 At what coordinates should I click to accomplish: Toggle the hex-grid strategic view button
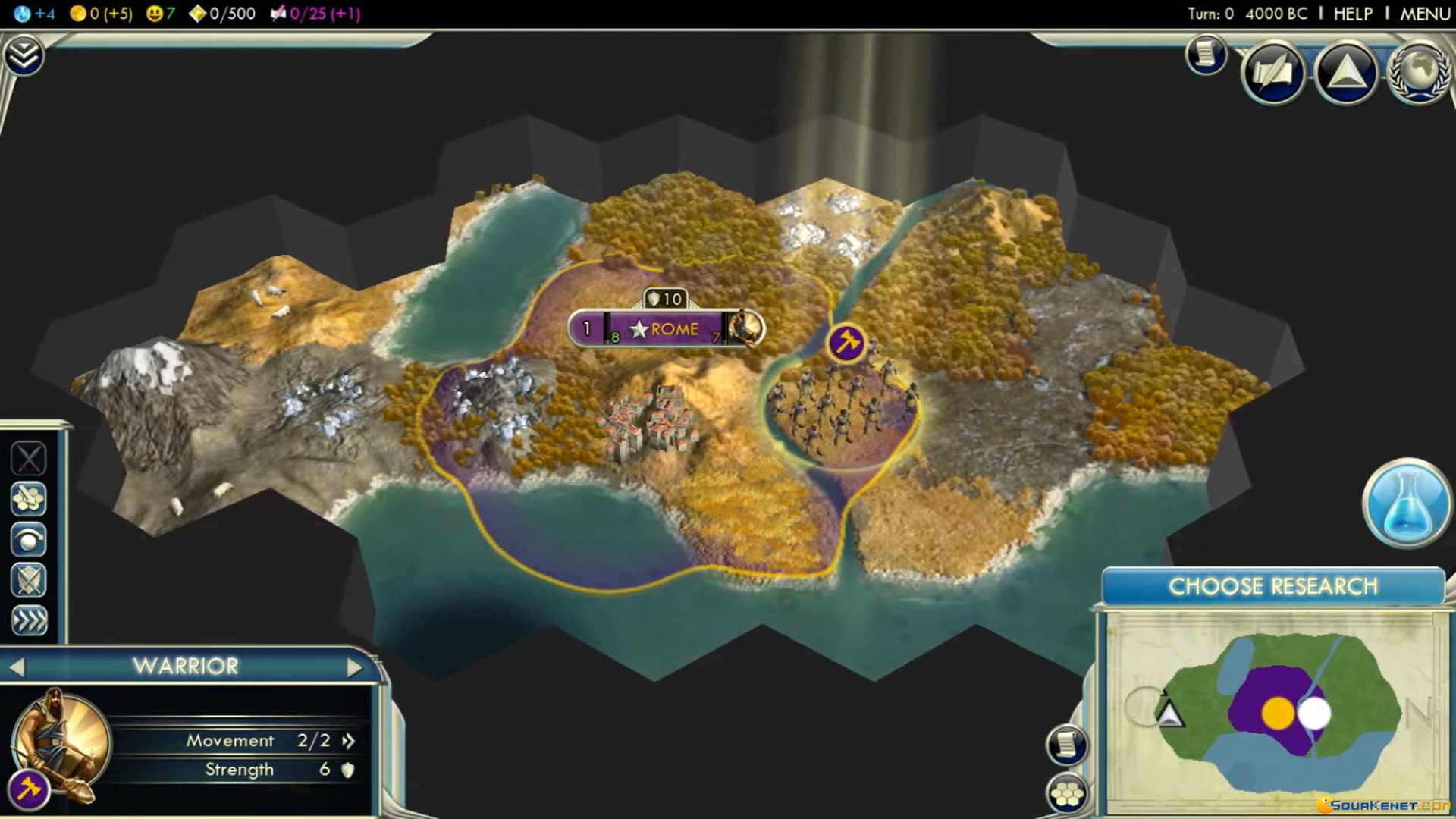tap(1067, 793)
